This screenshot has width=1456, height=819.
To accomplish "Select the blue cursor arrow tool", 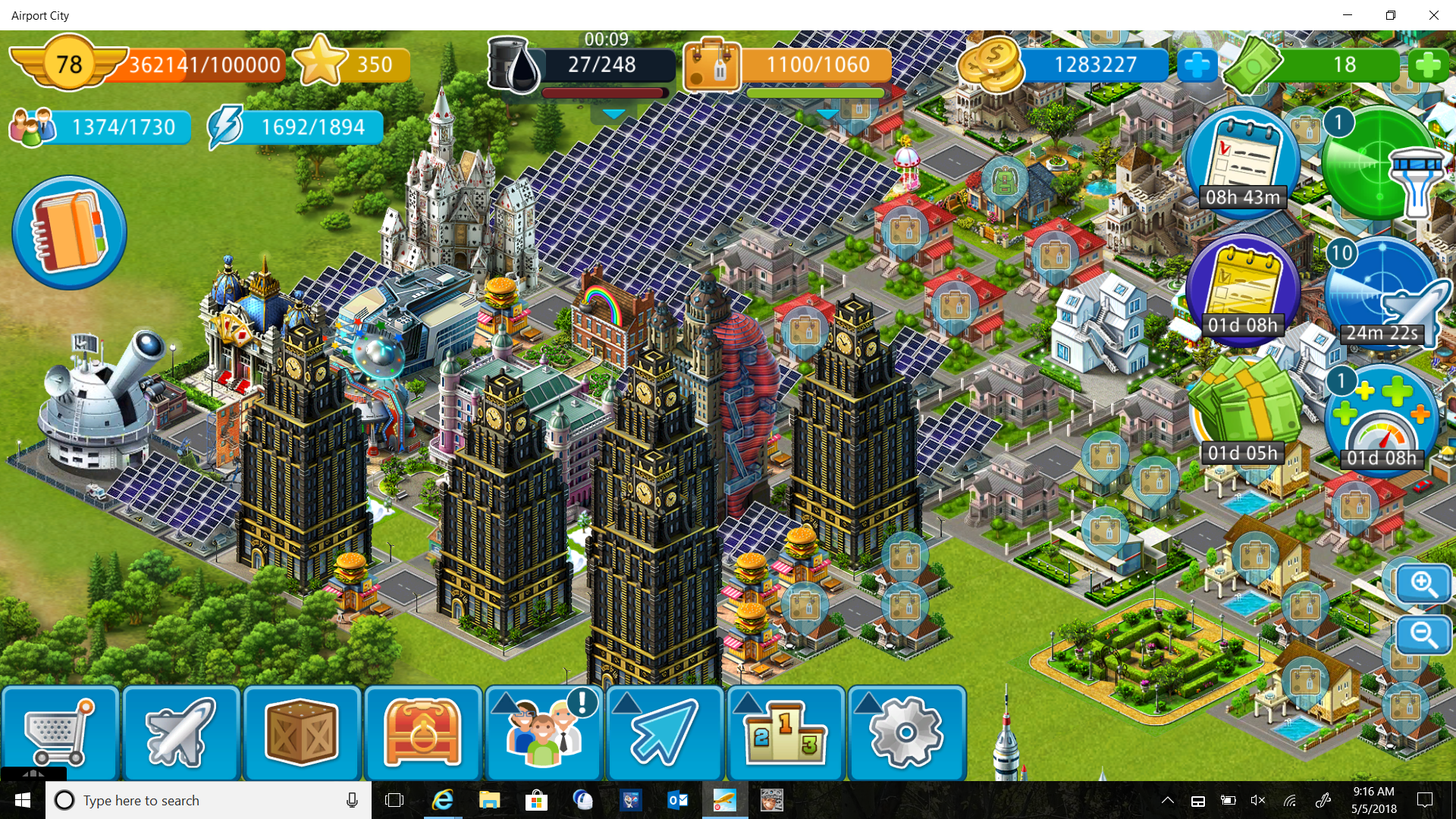I will click(x=664, y=733).
